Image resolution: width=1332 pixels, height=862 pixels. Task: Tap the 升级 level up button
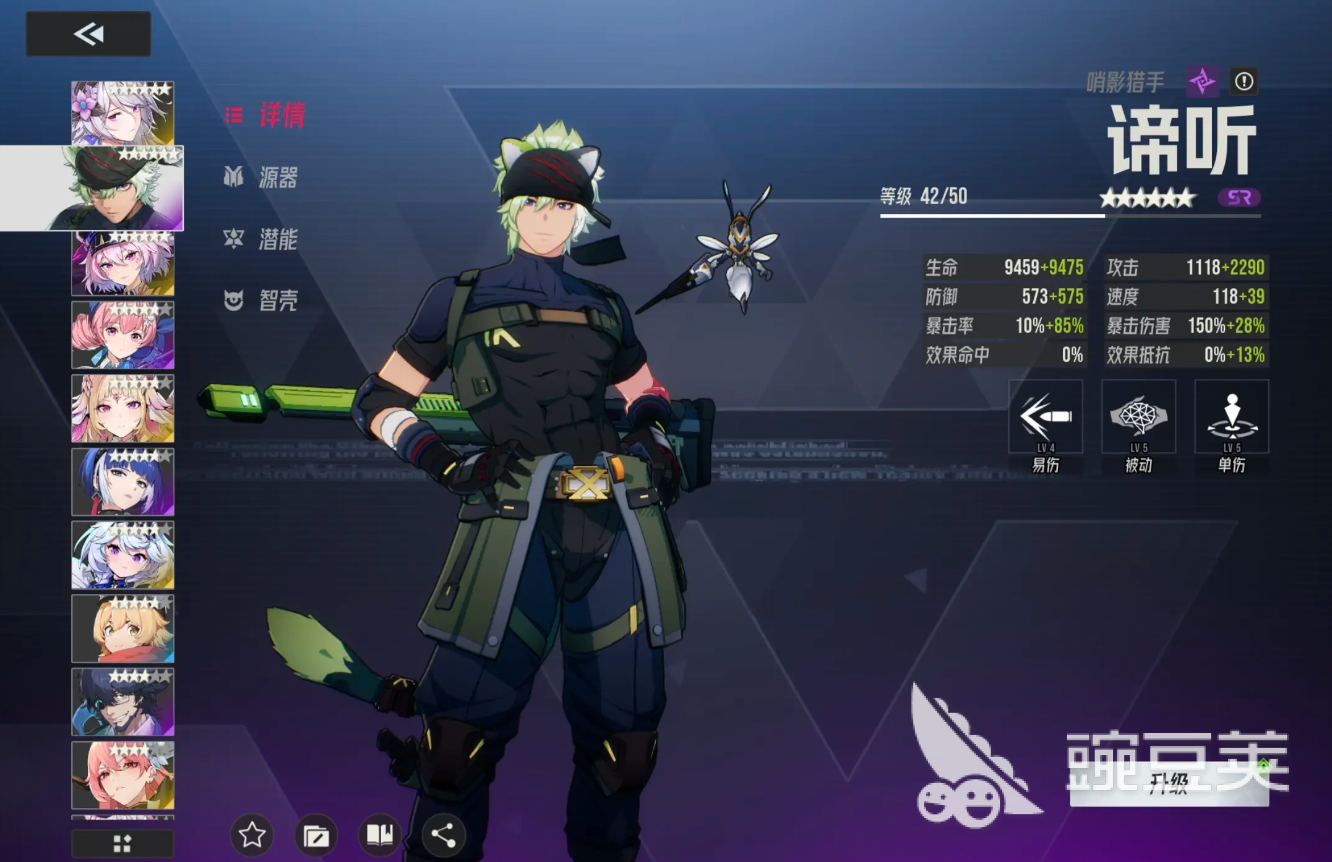click(x=1168, y=783)
